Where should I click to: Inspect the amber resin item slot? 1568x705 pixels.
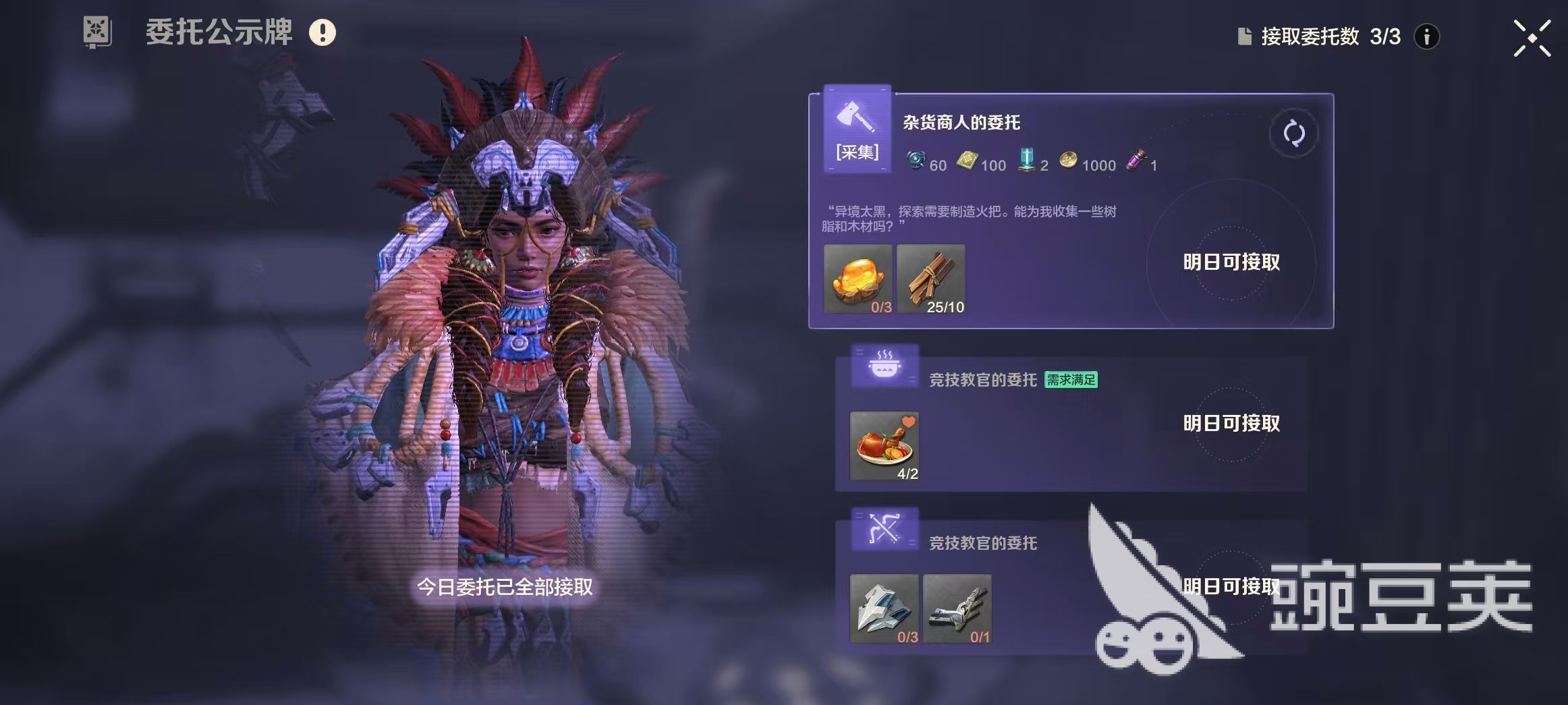click(858, 279)
